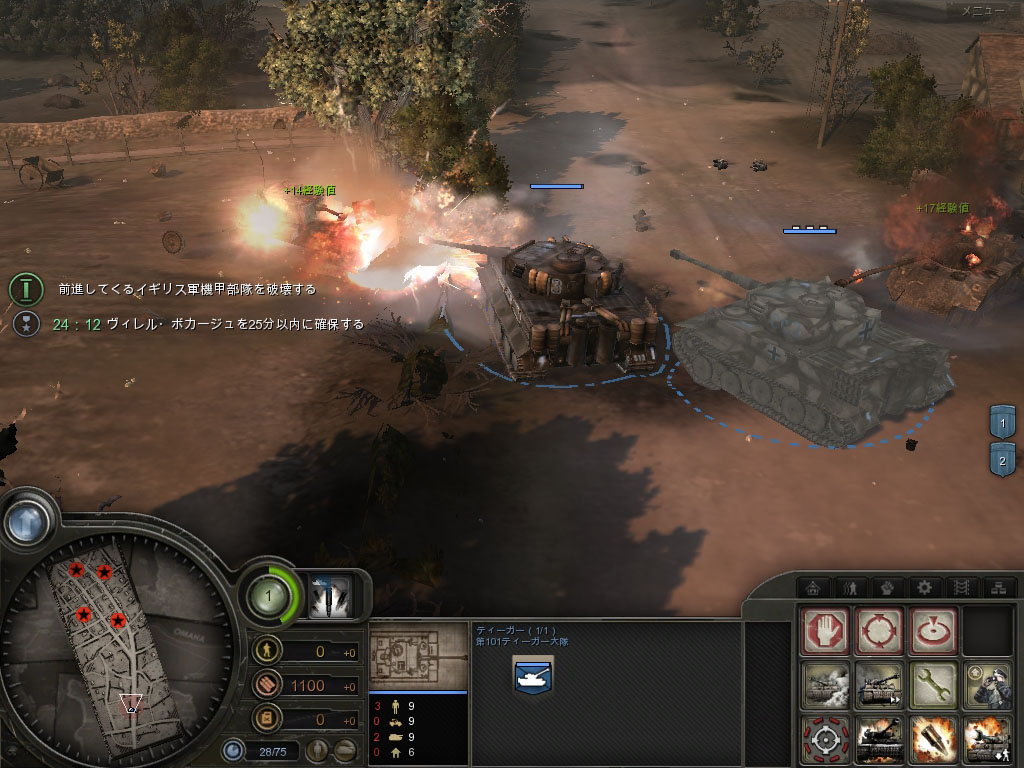Select control group 2
Image resolution: width=1024 pixels, height=768 pixels.
pyautogui.click(x=1003, y=460)
